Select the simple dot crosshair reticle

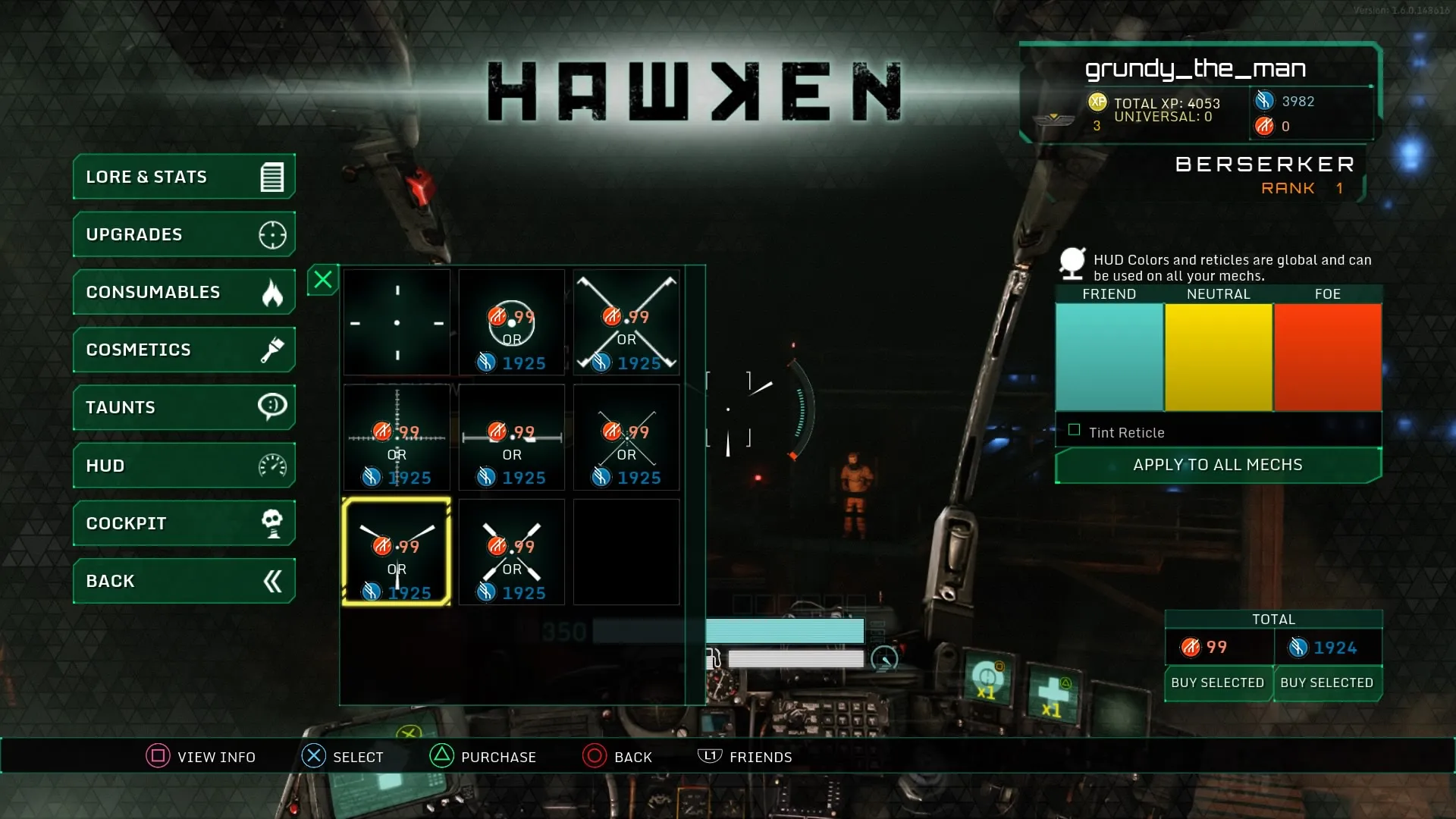[397, 322]
